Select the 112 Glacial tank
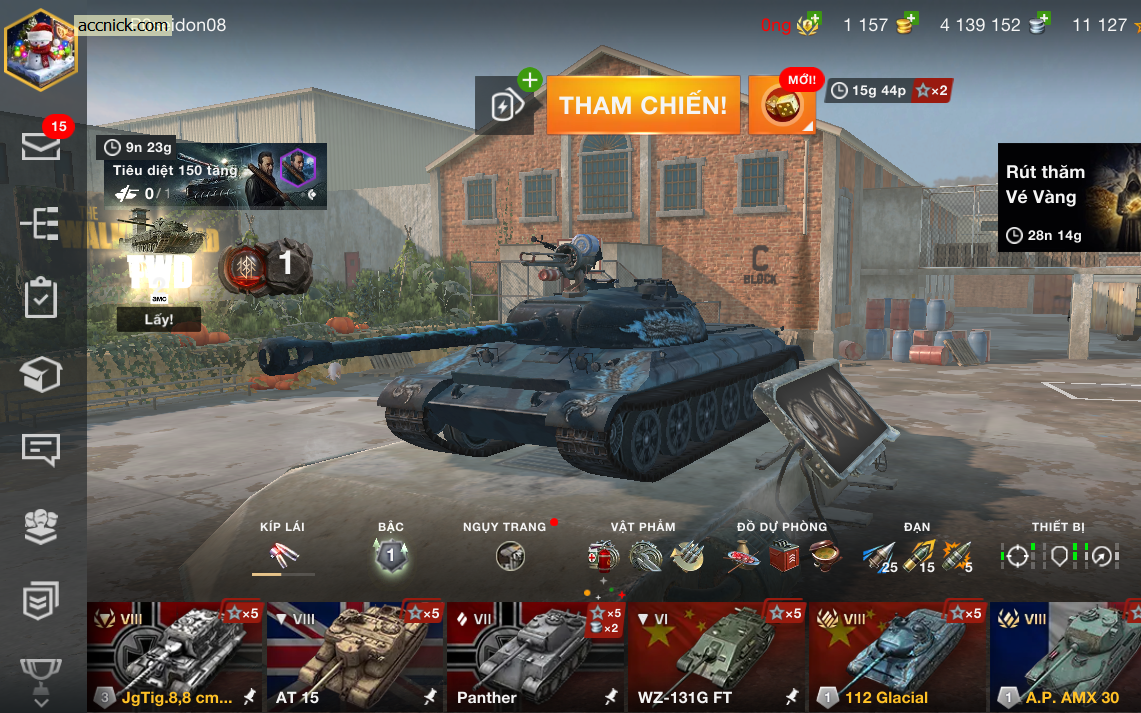Viewport: 1141px width, 713px height. [897, 656]
